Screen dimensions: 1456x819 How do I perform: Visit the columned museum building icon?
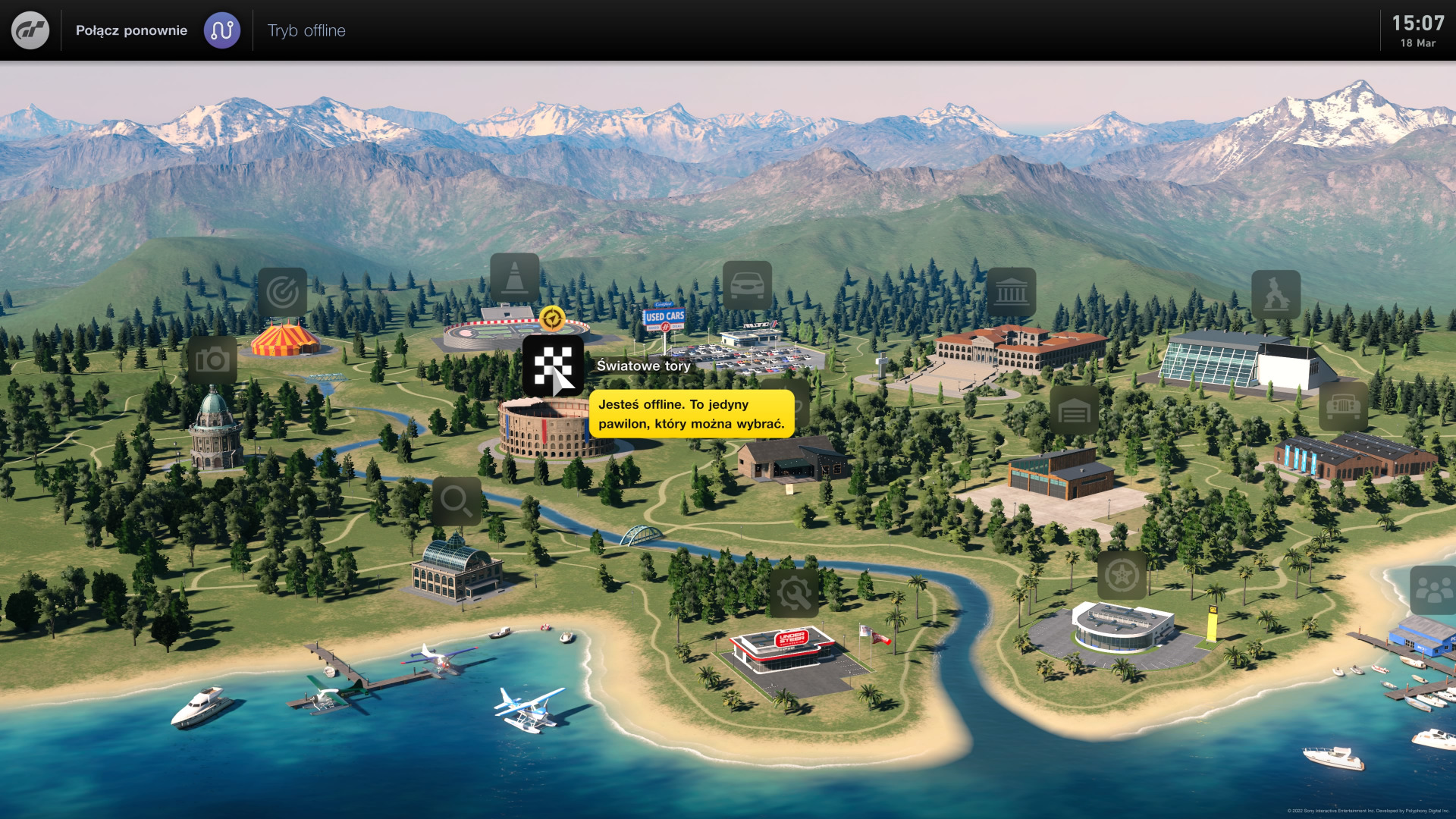pos(1011,292)
